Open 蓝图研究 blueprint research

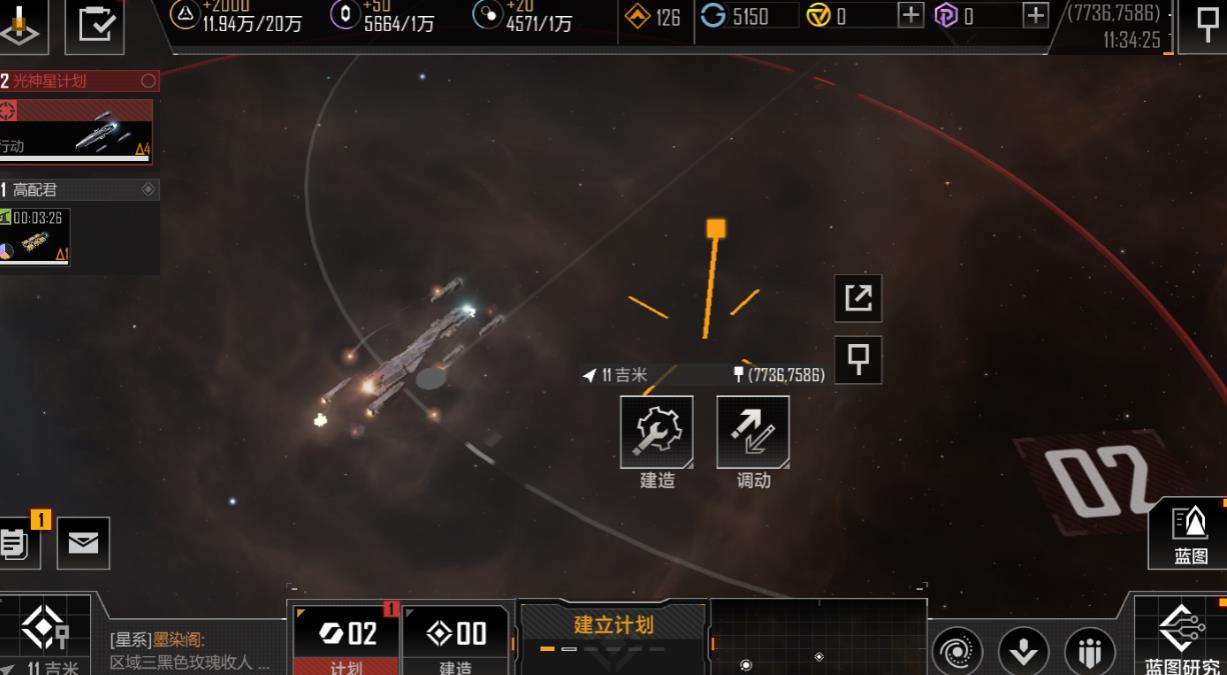(1183, 637)
